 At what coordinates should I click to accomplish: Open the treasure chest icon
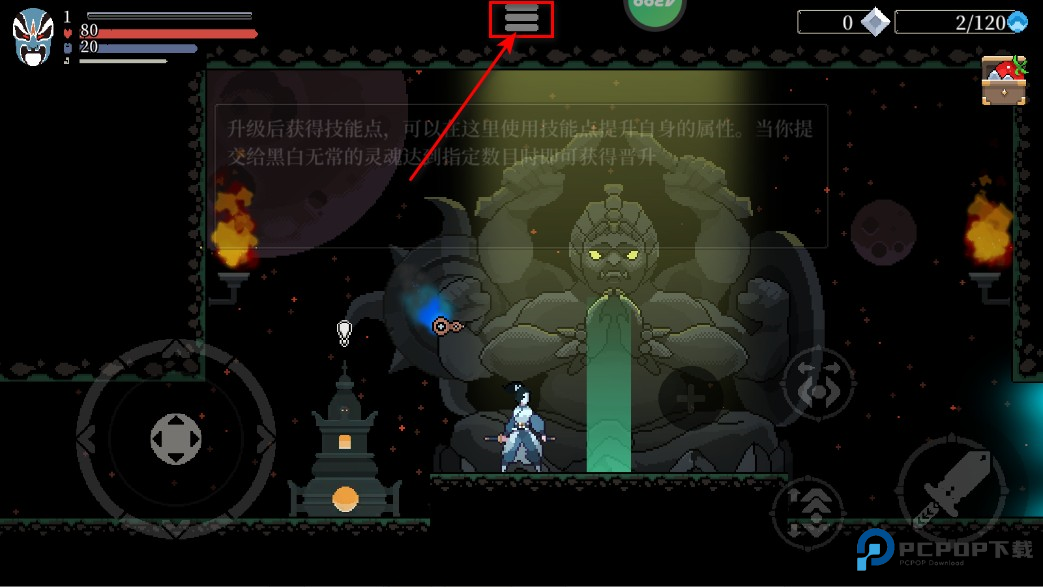pyautogui.click(x=1004, y=81)
